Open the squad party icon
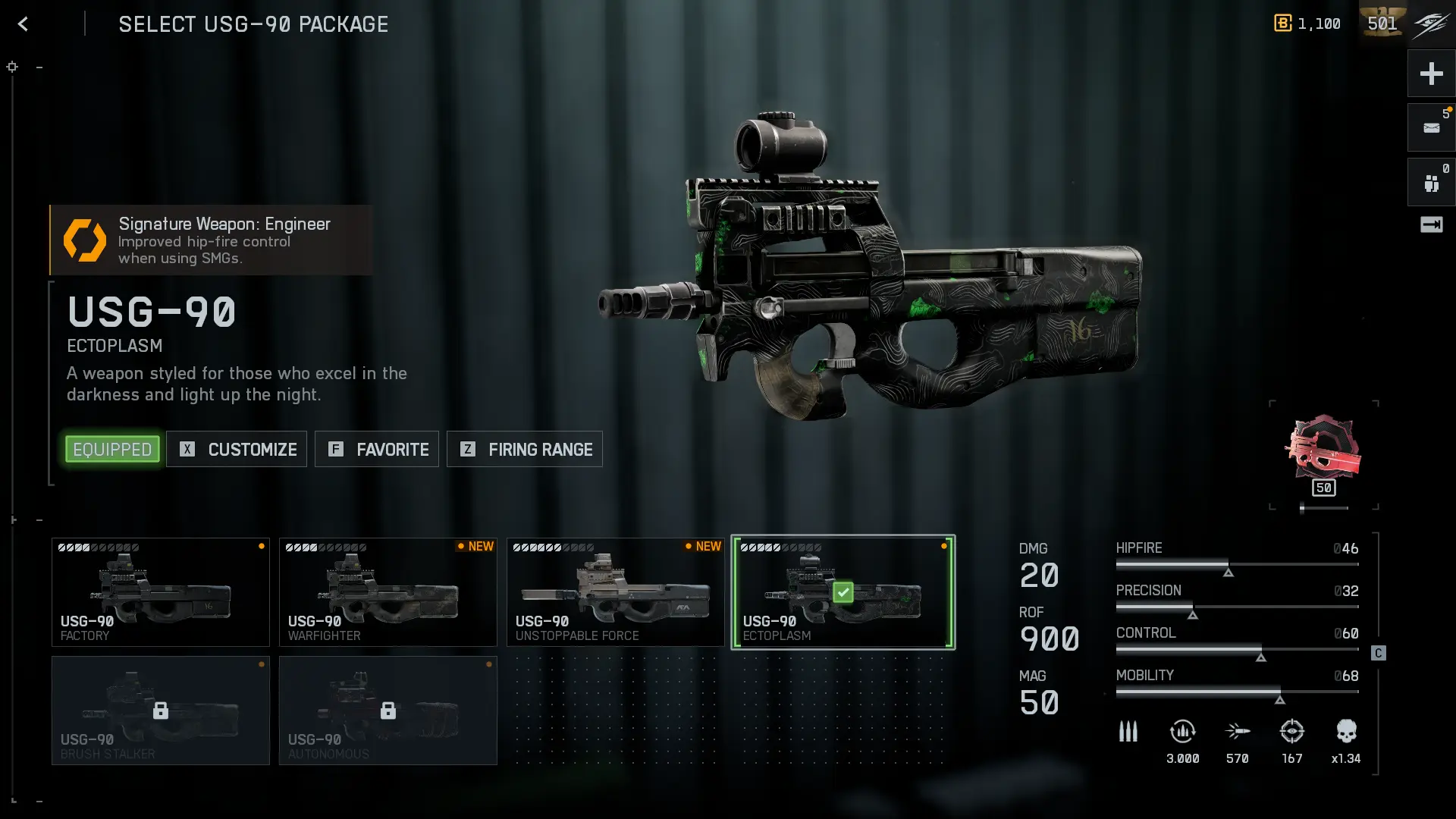Viewport: 1456px width, 819px height. click(1431, 183)
